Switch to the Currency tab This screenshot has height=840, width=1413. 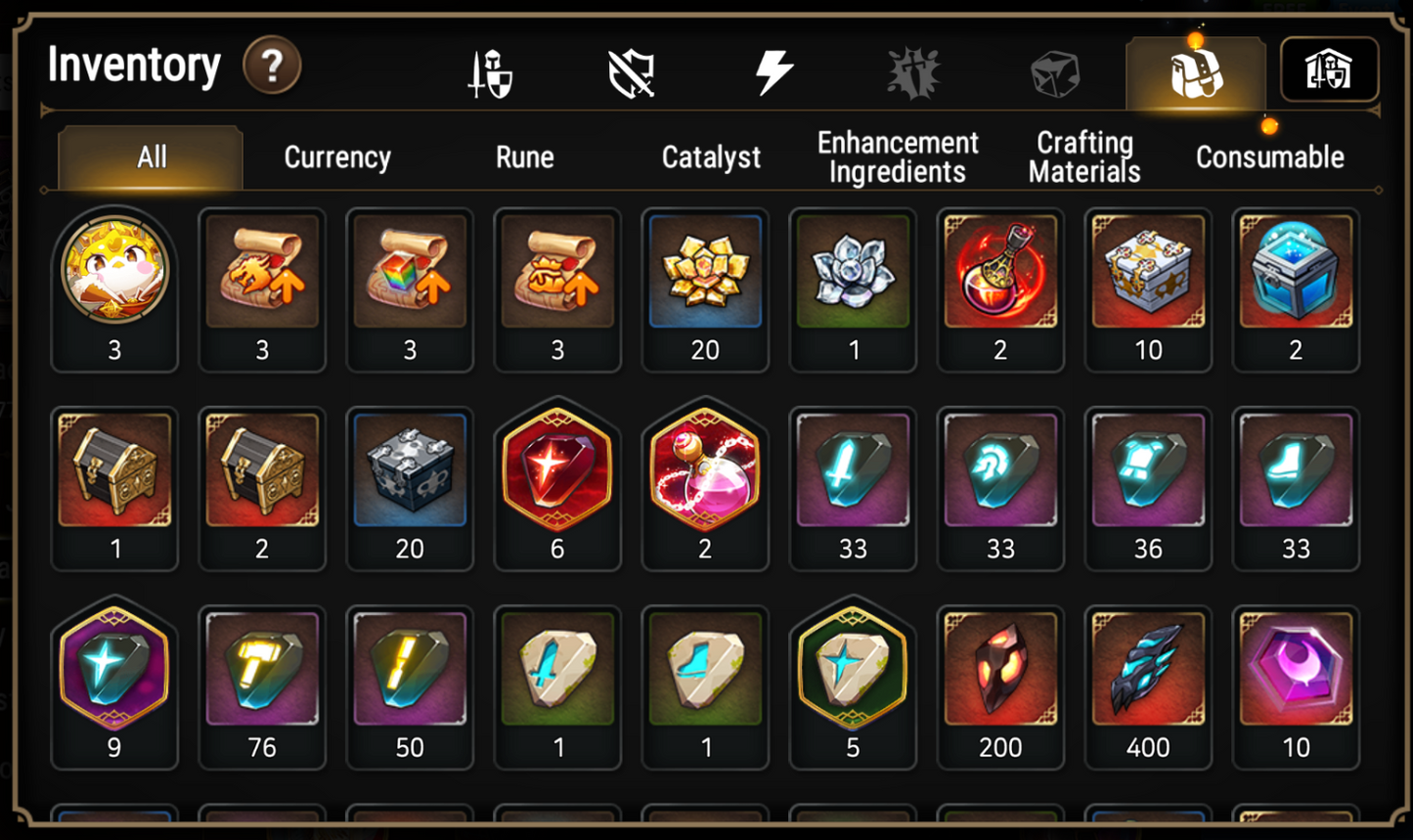336,156
